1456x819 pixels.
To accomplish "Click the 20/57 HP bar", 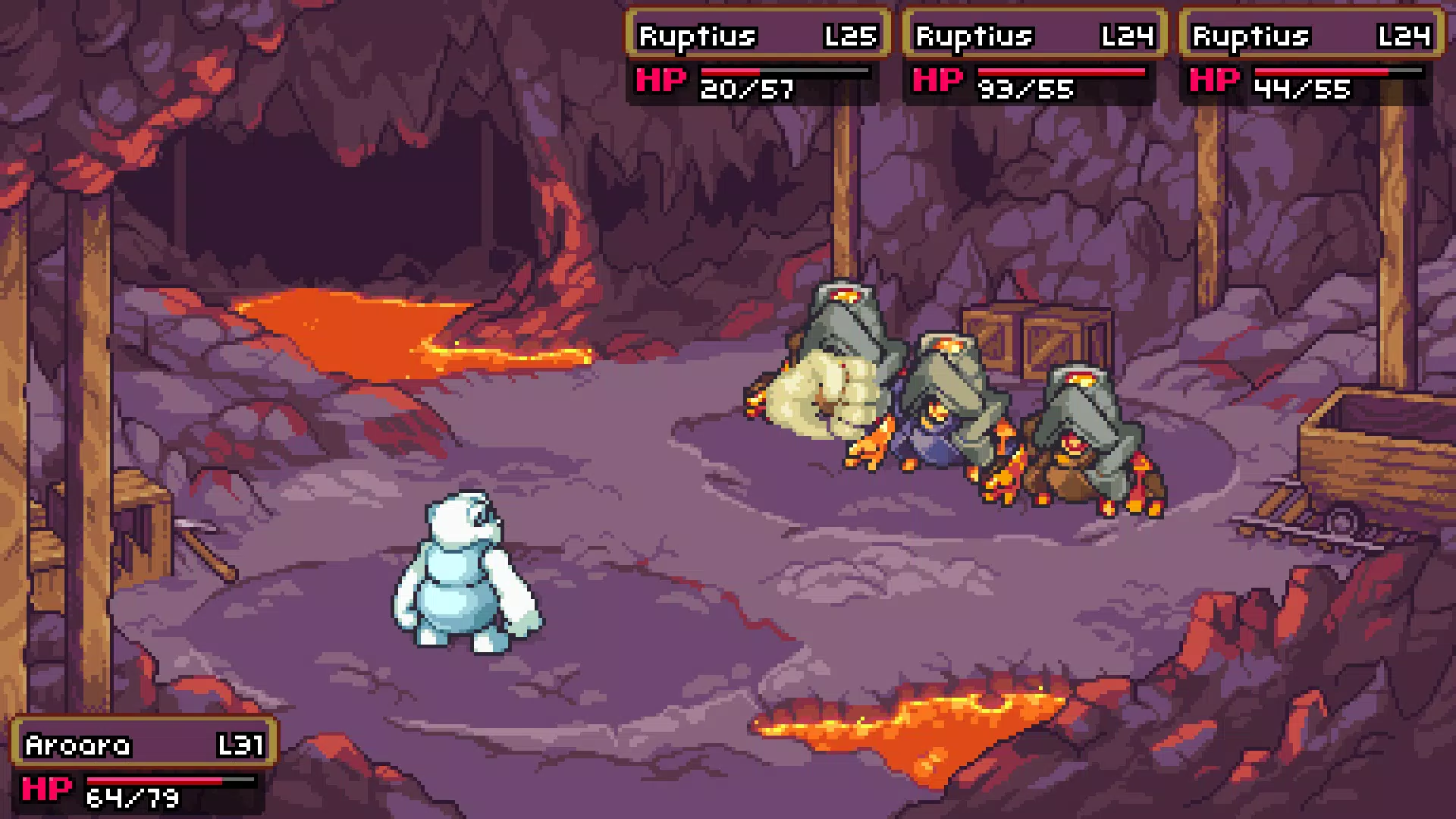I will click(x=785, y=72).
